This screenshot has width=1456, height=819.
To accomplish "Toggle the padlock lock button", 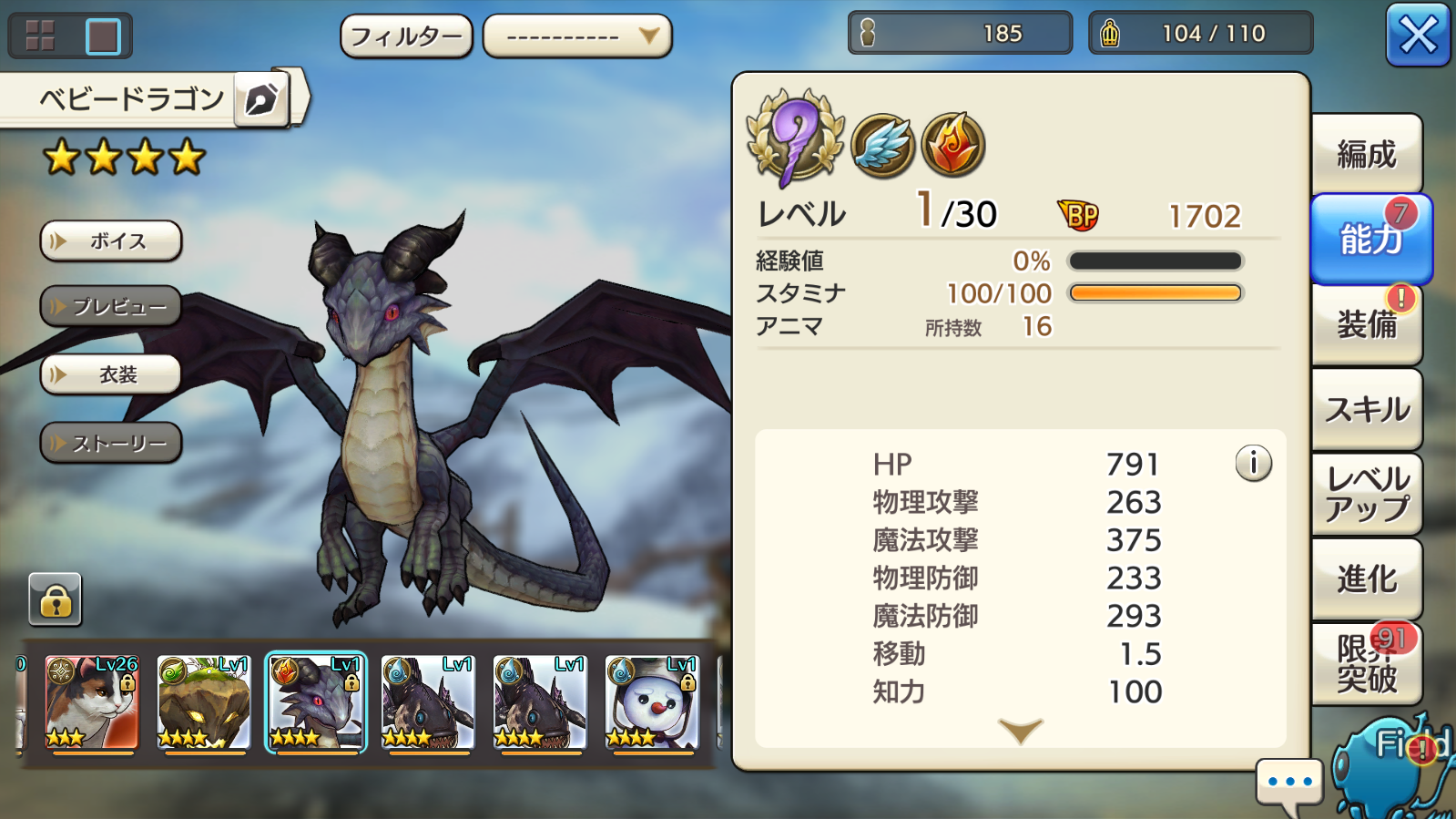I will pyautogui.click(x=56, y=600).
